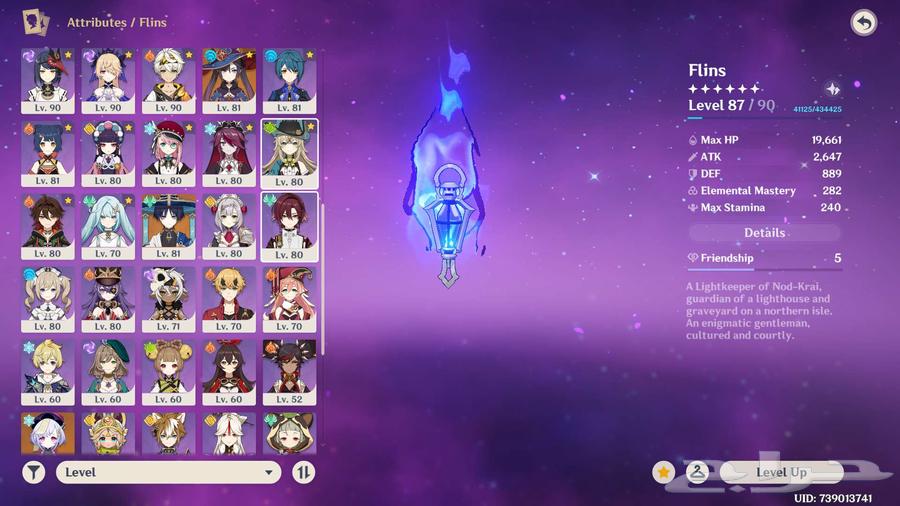900x506 pixels.
Task: Select the pink-haired Lv. 70 character with antlers
Action: (289, 297)
